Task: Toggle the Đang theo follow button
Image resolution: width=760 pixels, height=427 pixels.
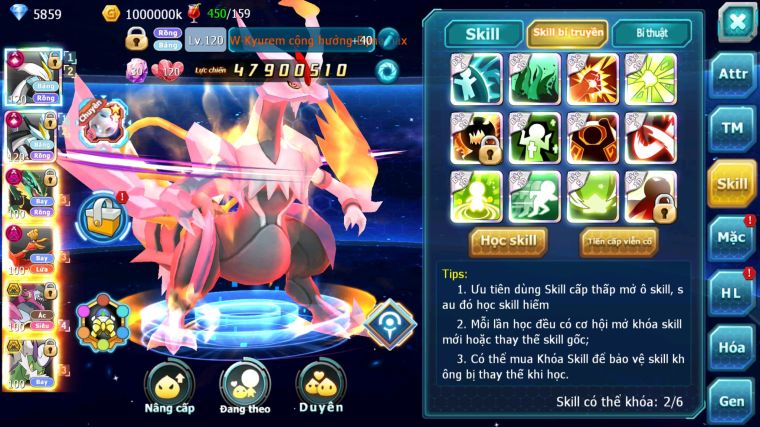Action: [x=245, y=386]
